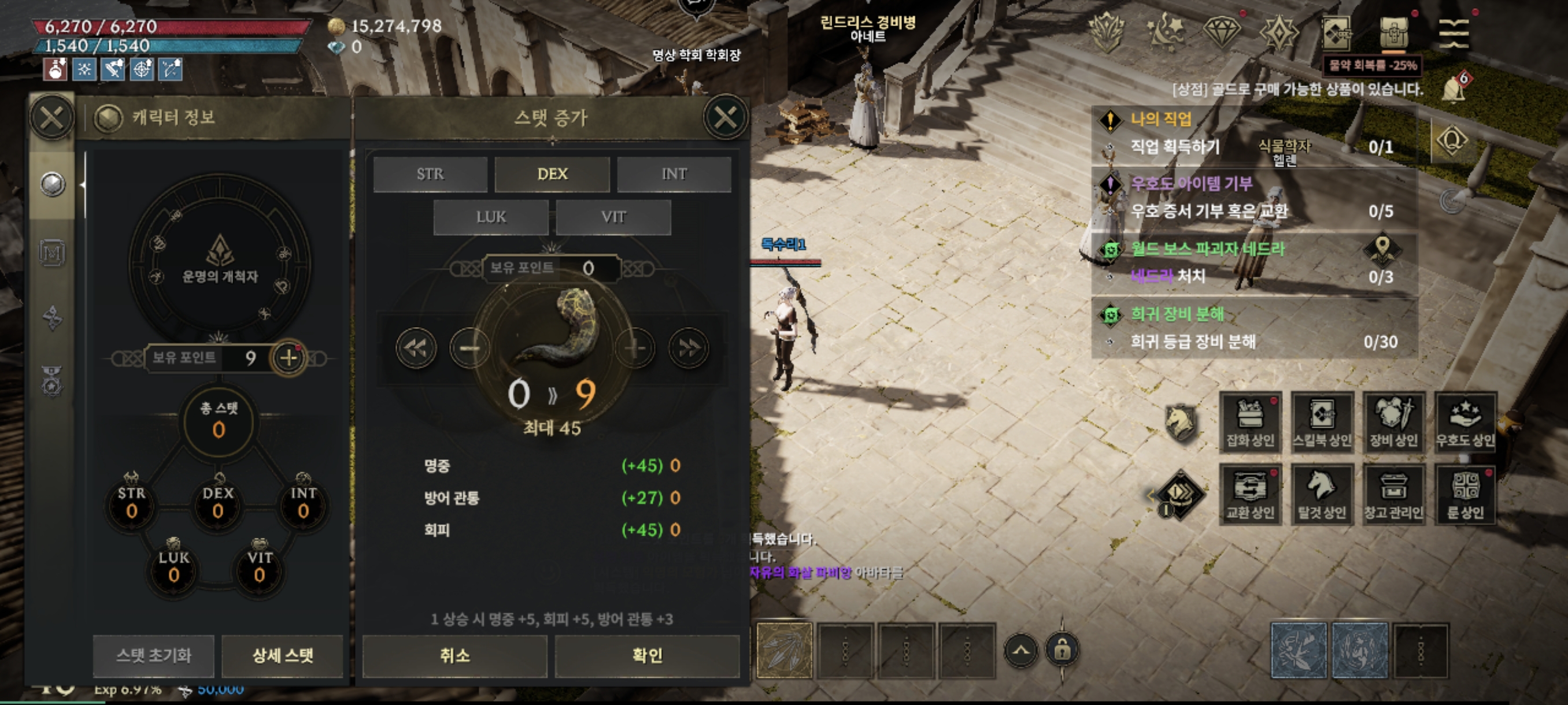The width and height of the screenshot is (1568, 705).
Task: Open 상세 스탯 detailed stats
Action: (x=282, y=656)
